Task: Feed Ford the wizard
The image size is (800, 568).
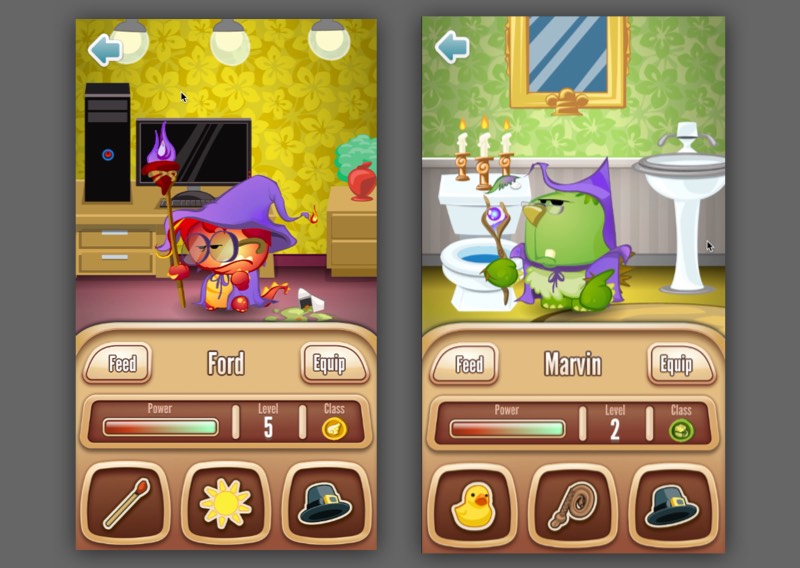Action: tap(121, 364)
